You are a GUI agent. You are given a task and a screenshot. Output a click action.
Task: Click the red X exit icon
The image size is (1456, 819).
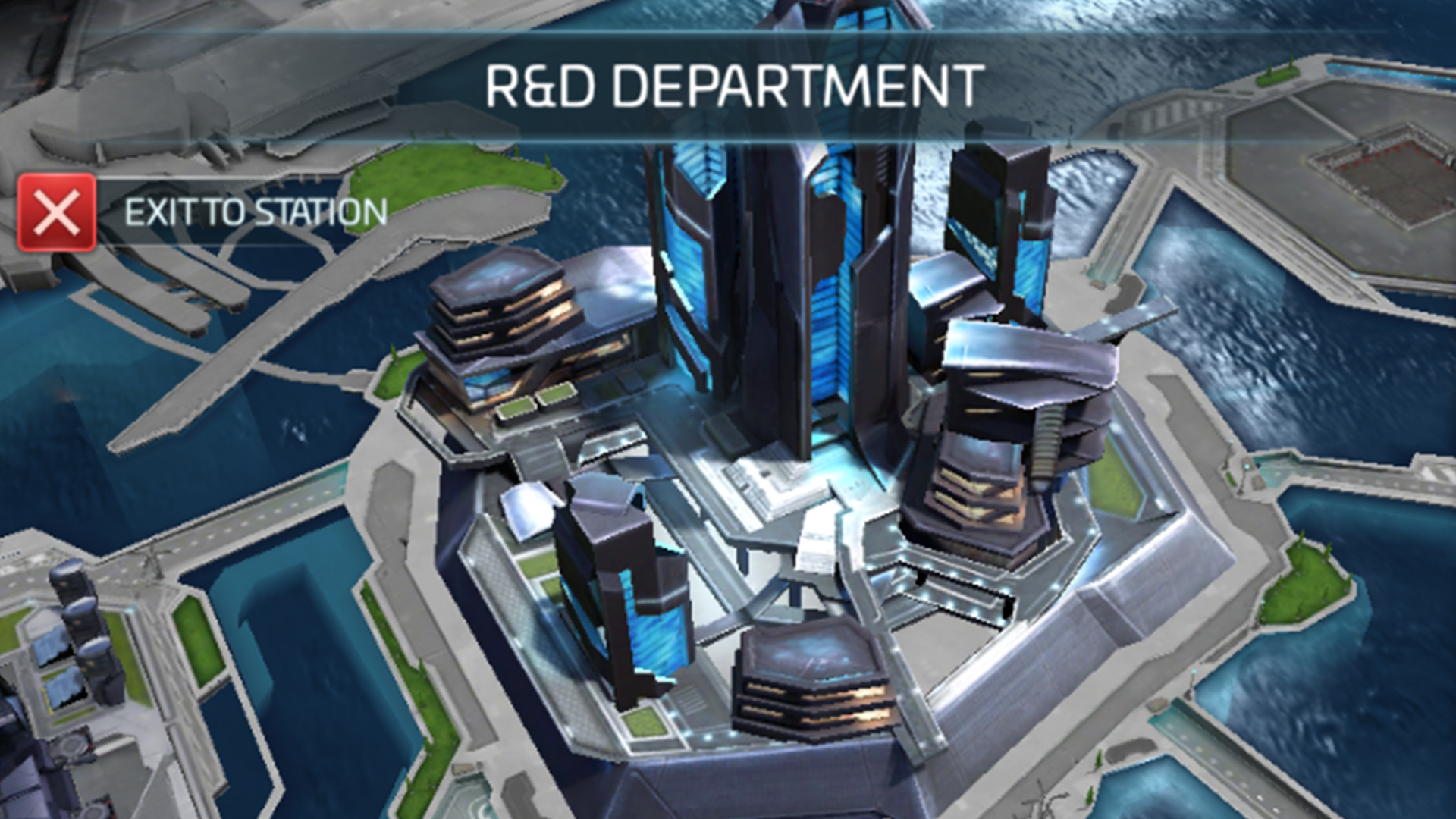tap(55, 216)
